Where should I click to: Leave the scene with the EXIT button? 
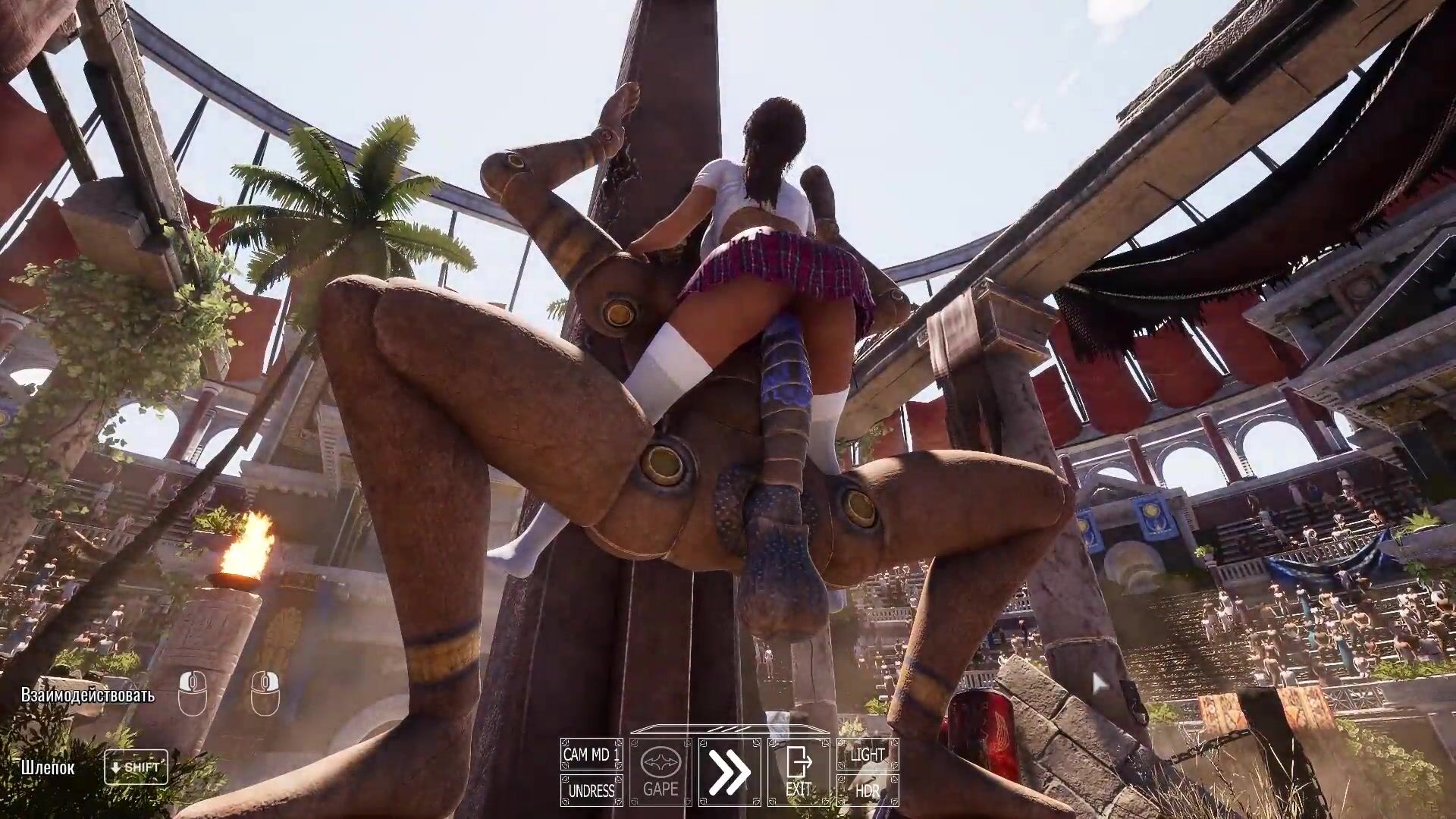(799, 772)
